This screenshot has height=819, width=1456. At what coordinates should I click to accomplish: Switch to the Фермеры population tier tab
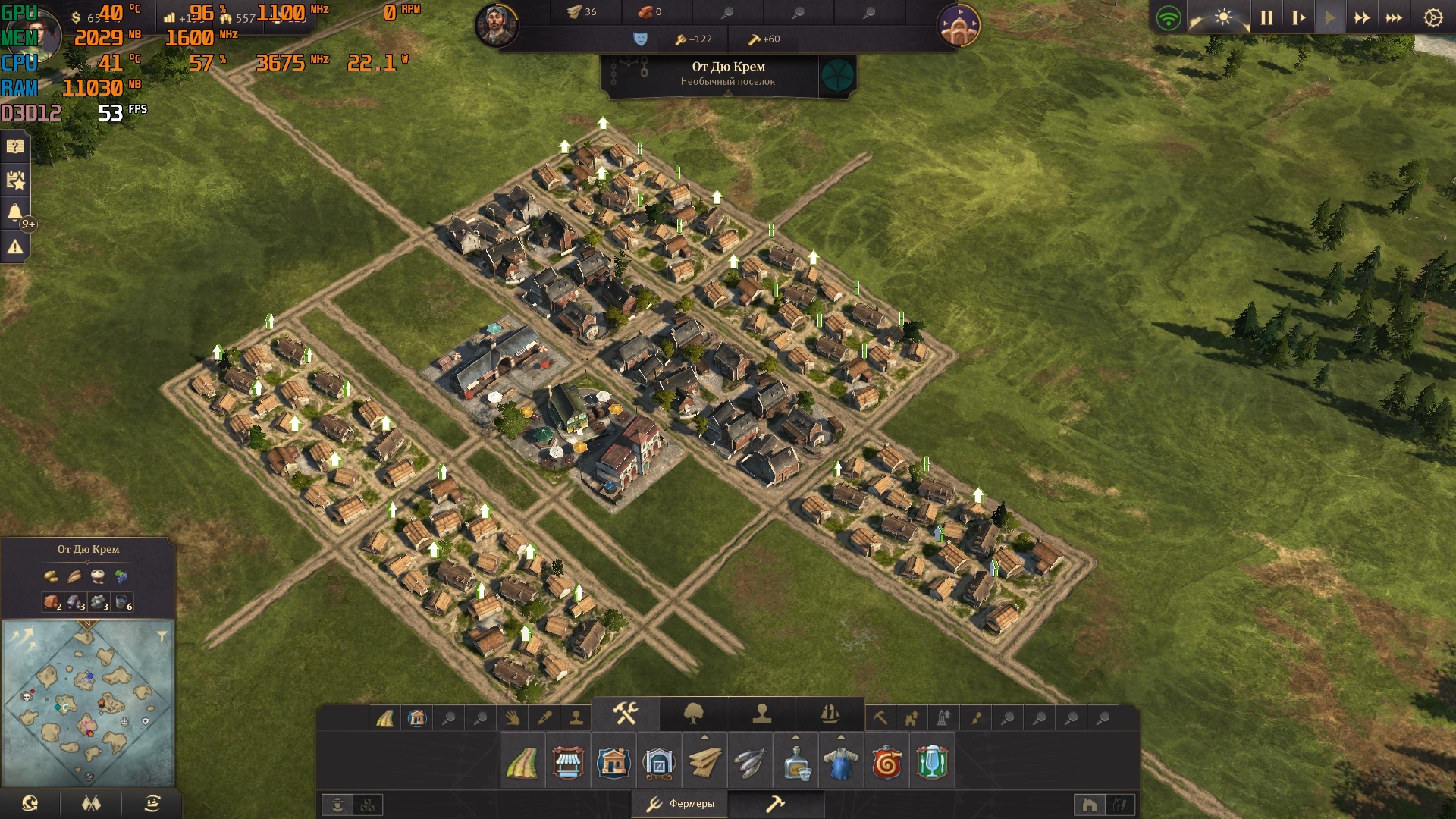pyautogui.click(x=680, y=804)
